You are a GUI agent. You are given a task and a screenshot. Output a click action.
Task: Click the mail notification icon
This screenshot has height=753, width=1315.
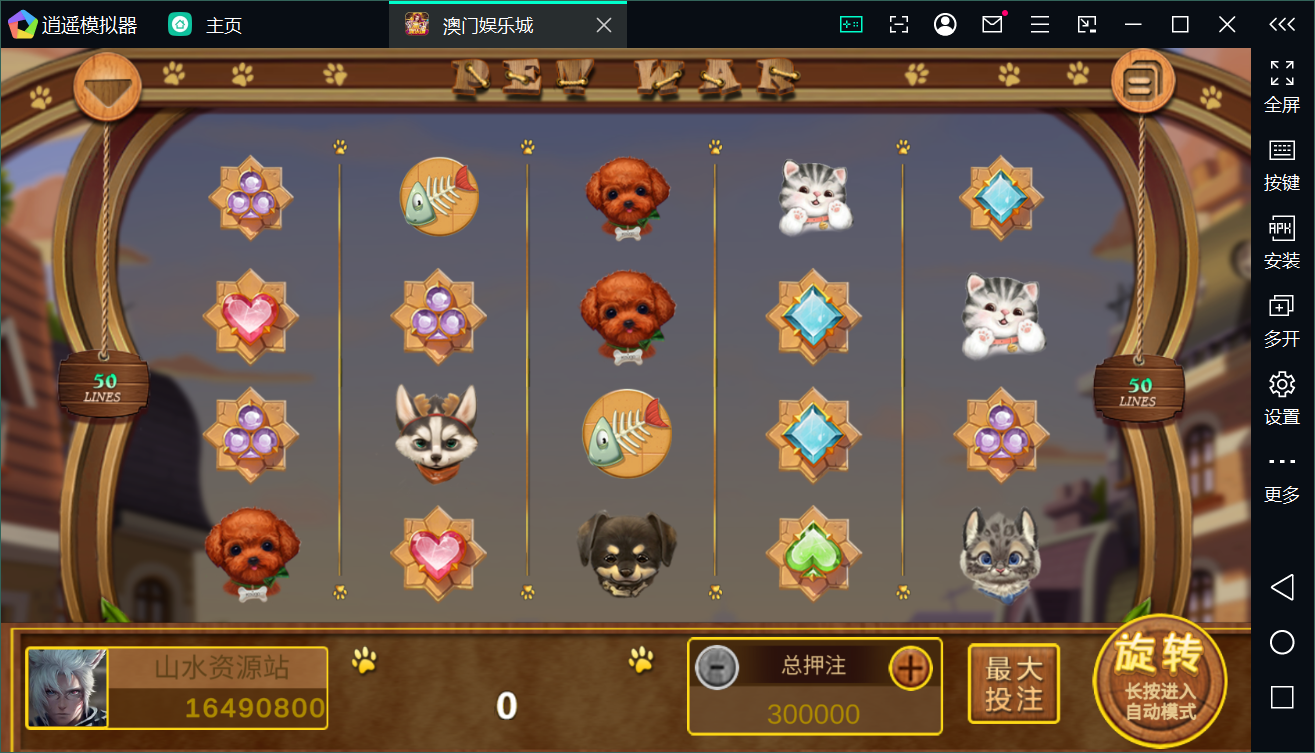coord(991,23)
